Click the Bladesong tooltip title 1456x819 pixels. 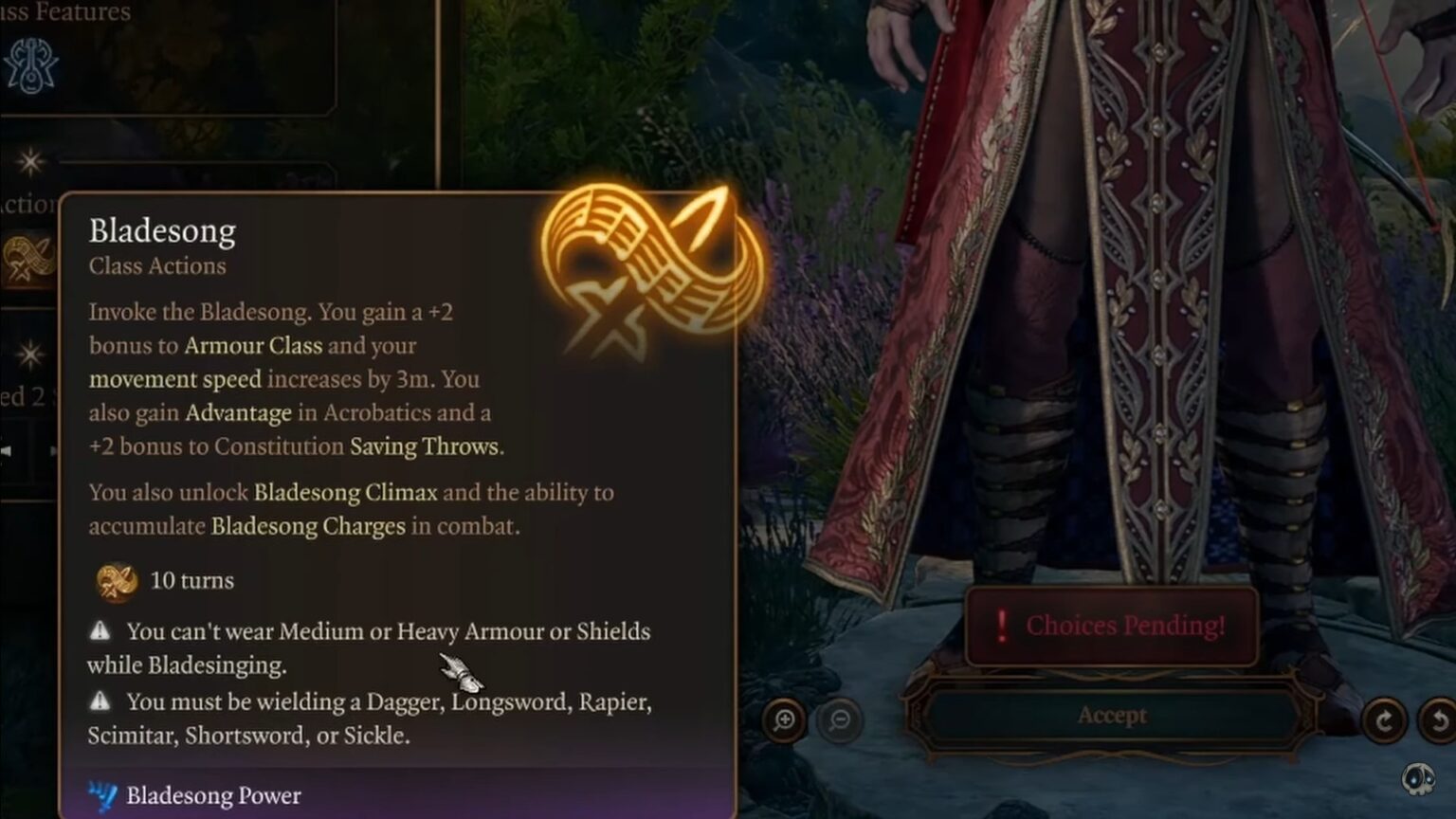coord(161,230)
